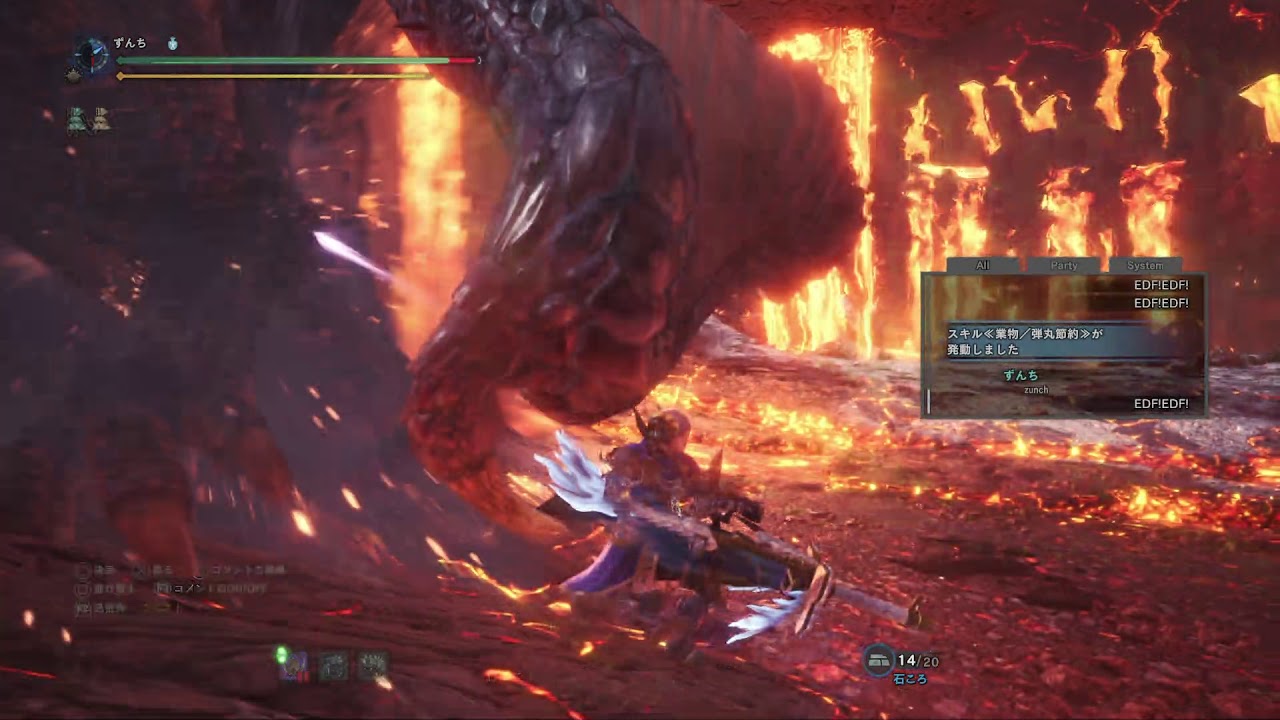Select the ずんち player name in chat
The width and height of the screenshot is (1280, 720).
click(x=1020, y=376)
